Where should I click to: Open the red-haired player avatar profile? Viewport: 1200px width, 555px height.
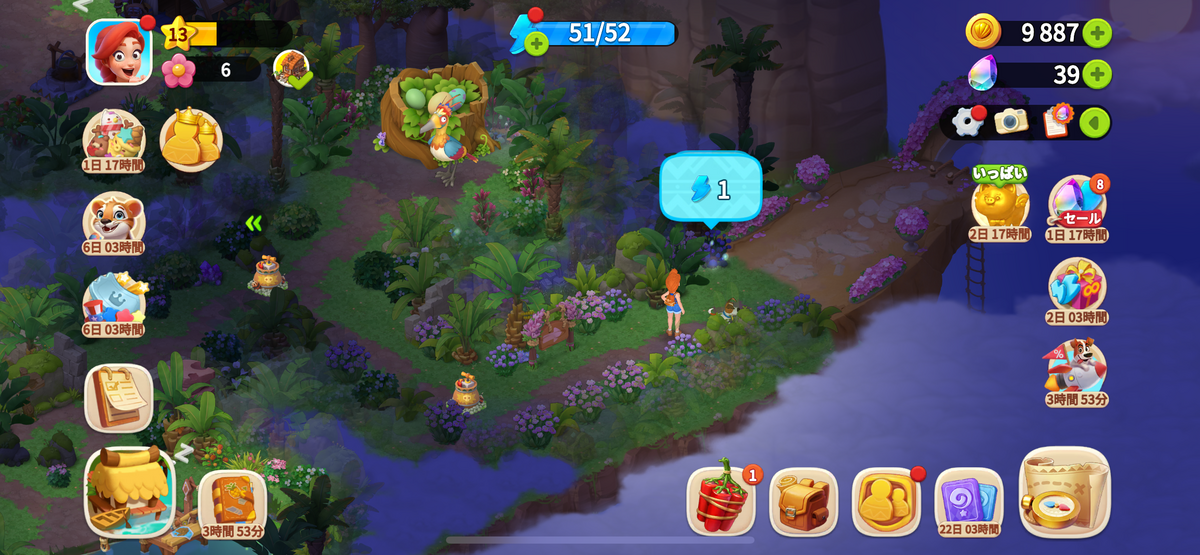pyautogui.click(x=119, y=51)
